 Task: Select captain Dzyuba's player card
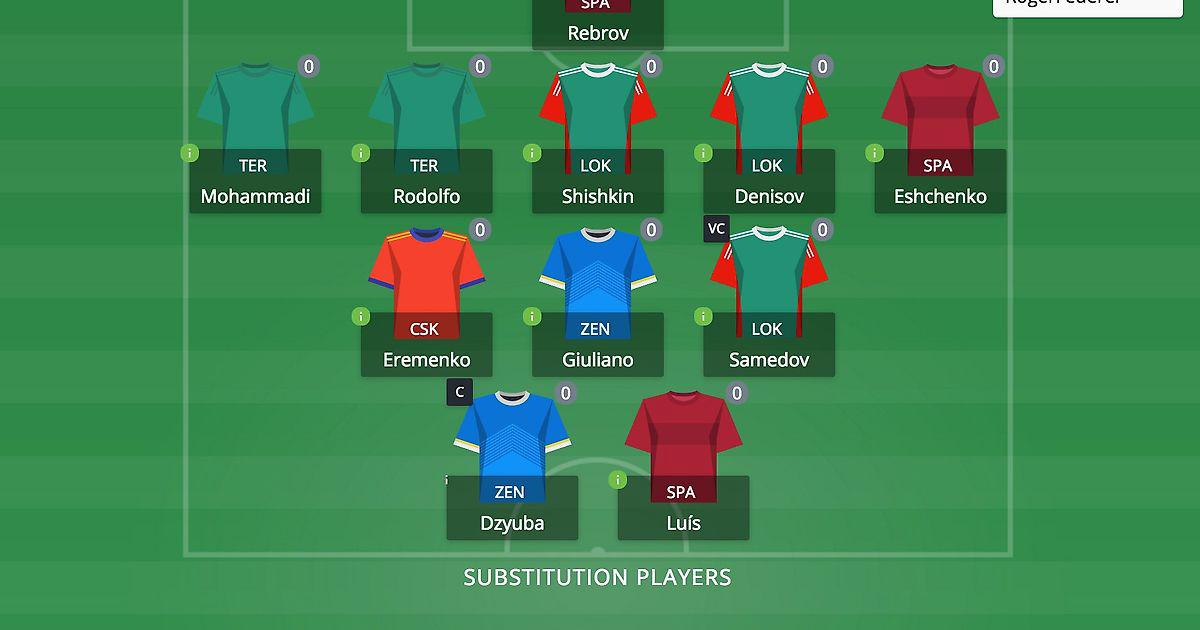(512, 508)
